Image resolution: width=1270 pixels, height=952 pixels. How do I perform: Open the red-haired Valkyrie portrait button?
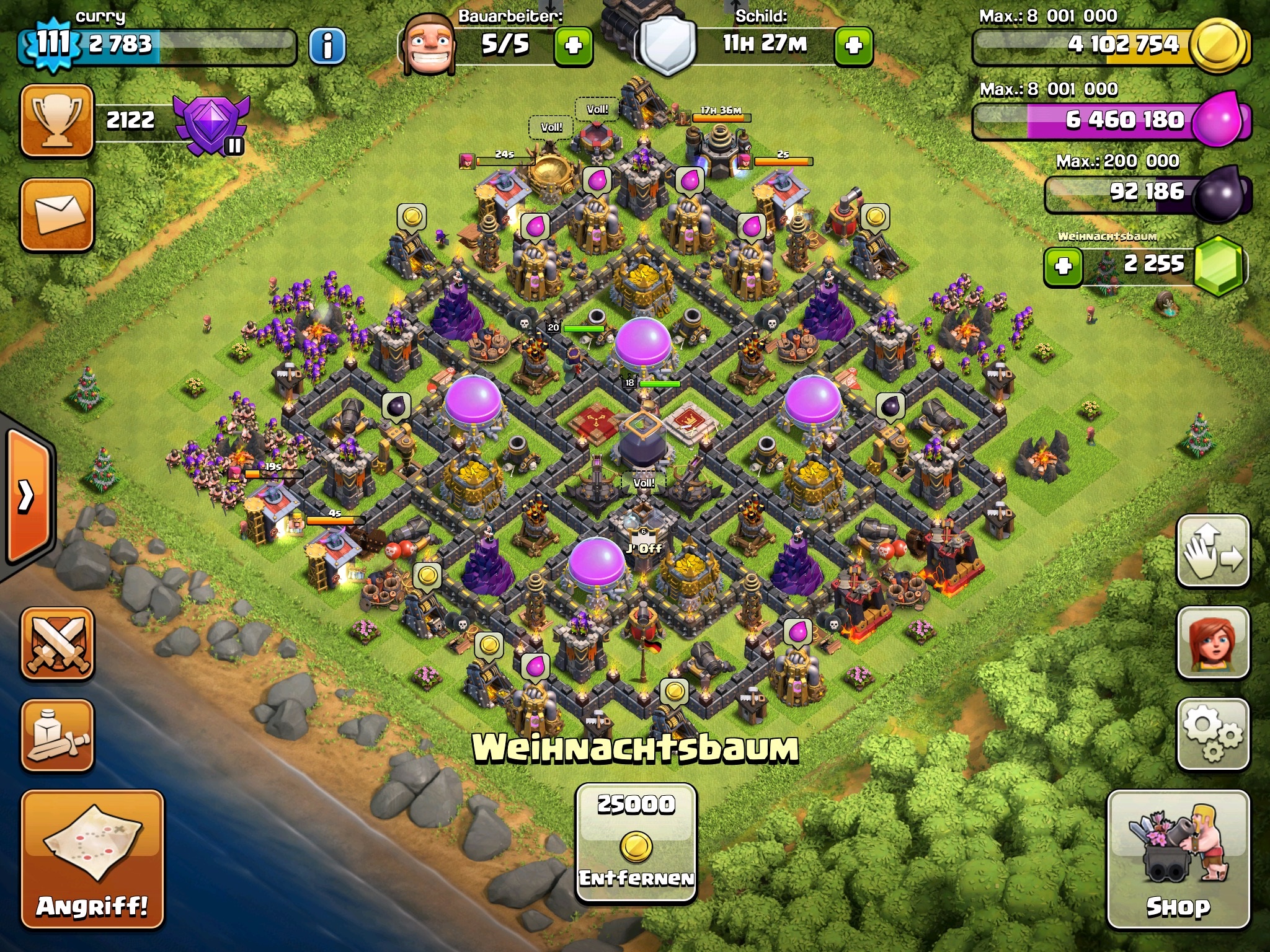[1212, 643]
